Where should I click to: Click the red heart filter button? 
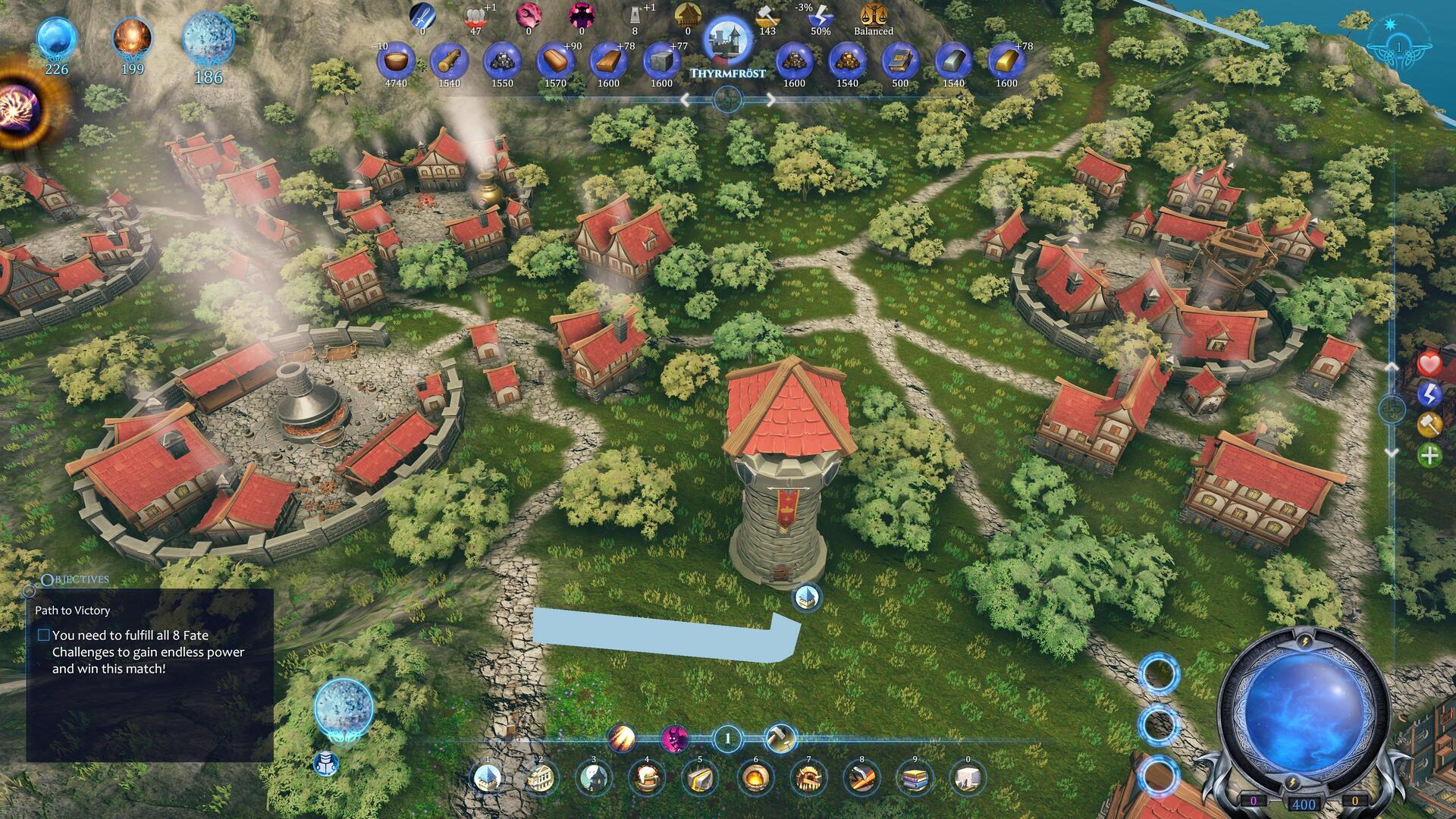click(x=1429, y=365)
